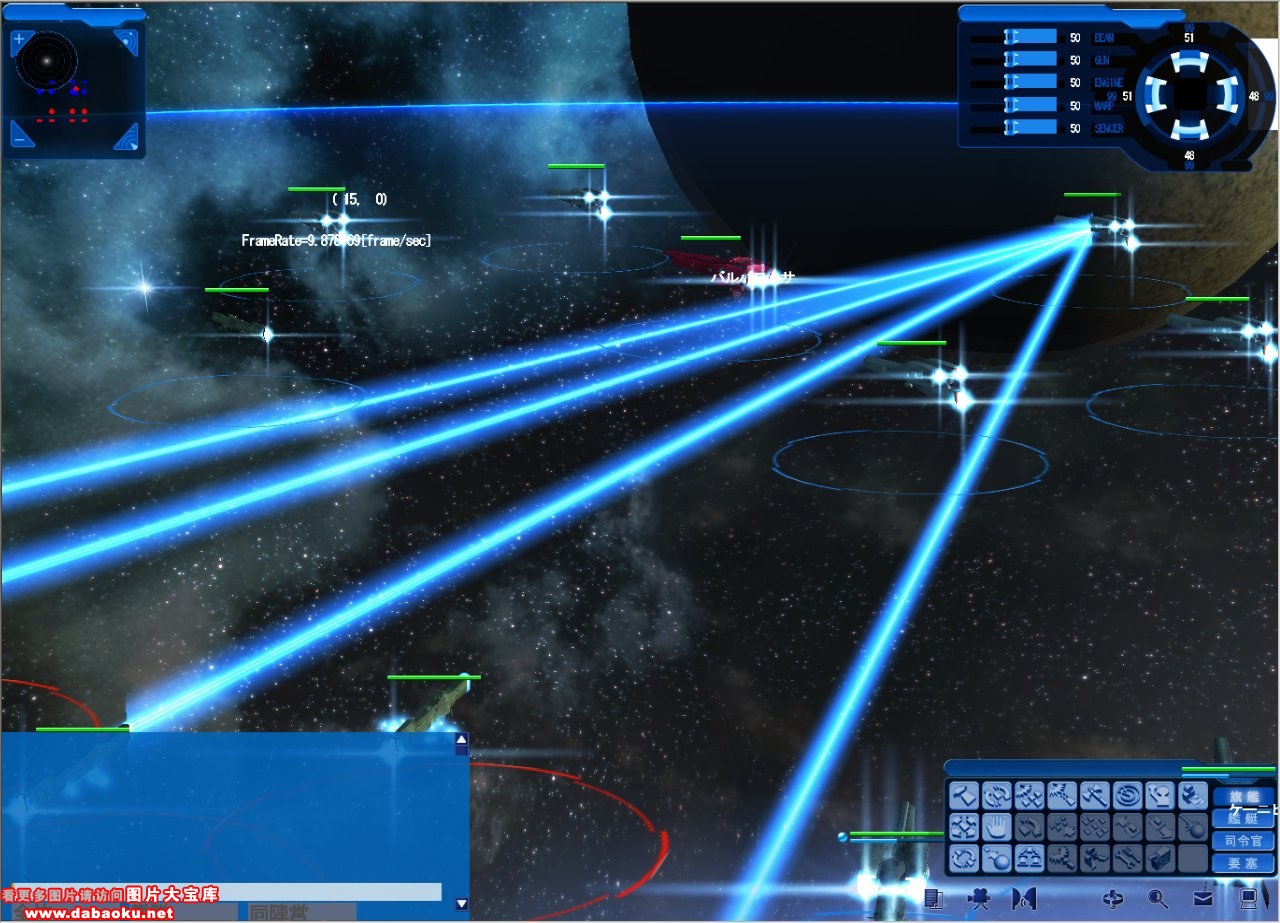Zoom out the minimap with the minus button
The width and height of the screenshot is (1280, 923).
coord(19,139)
